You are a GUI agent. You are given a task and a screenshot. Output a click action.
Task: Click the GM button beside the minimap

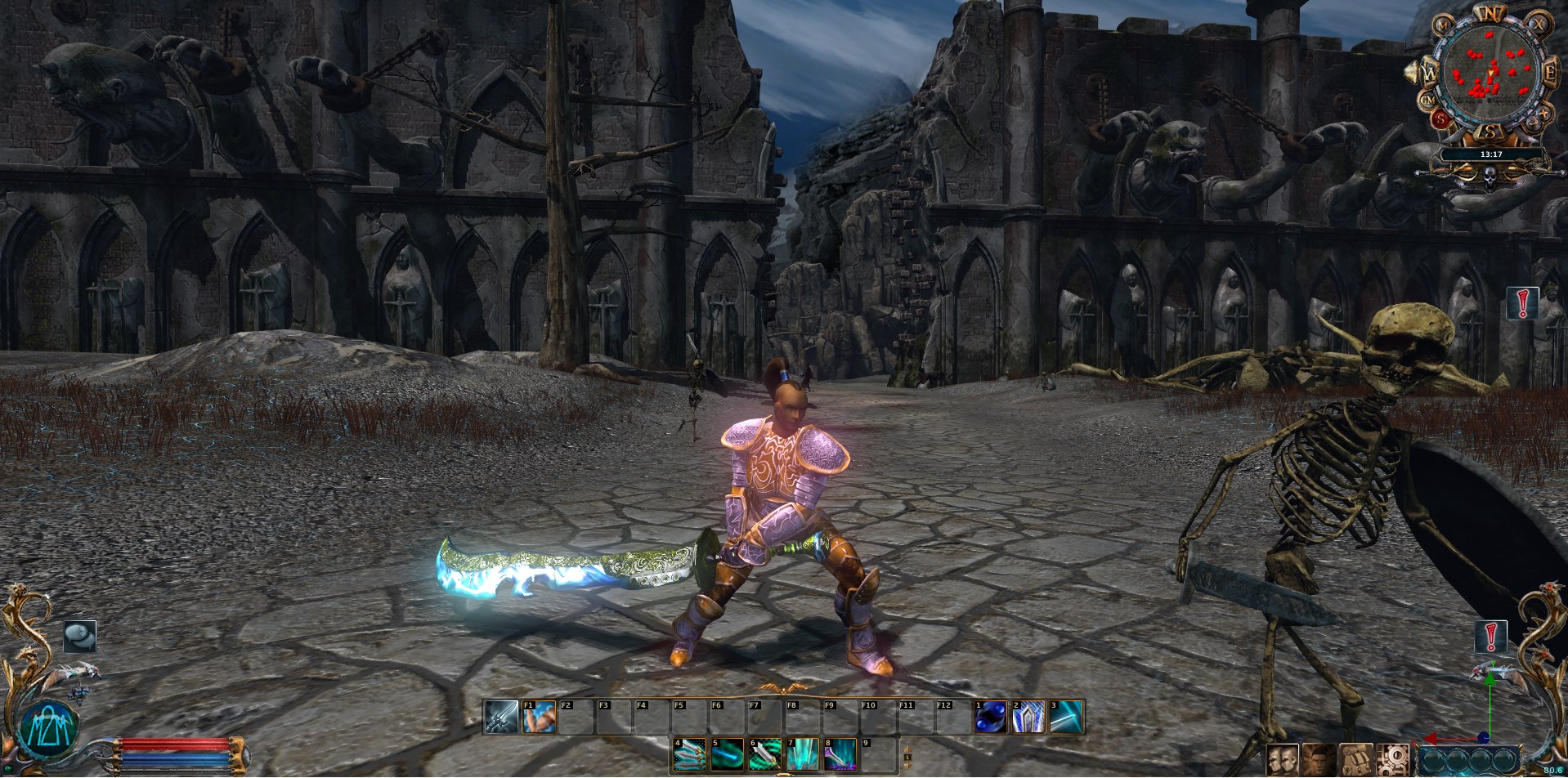click(1428, 101)
